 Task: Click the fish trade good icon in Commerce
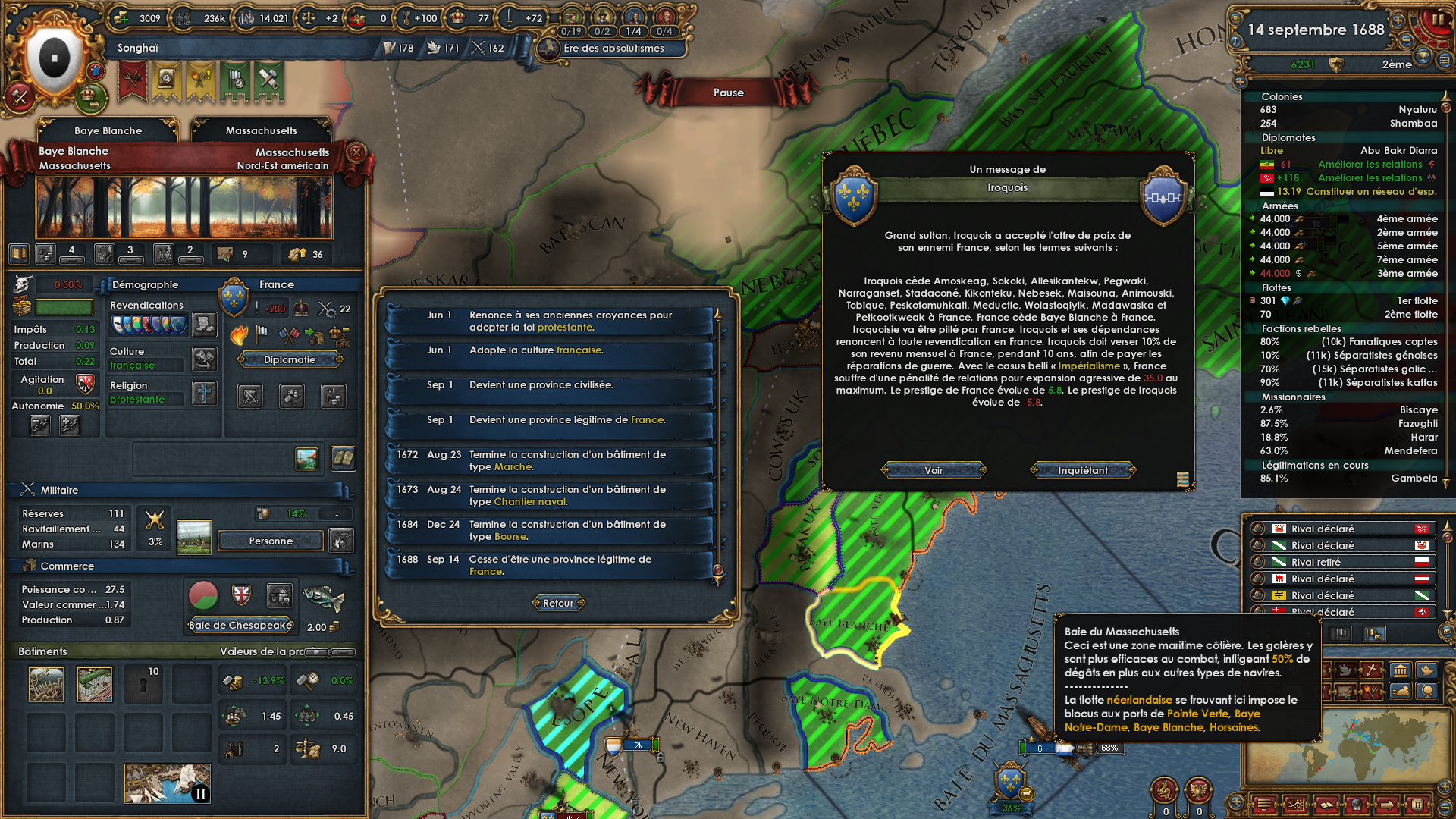(x=325, y=600)
